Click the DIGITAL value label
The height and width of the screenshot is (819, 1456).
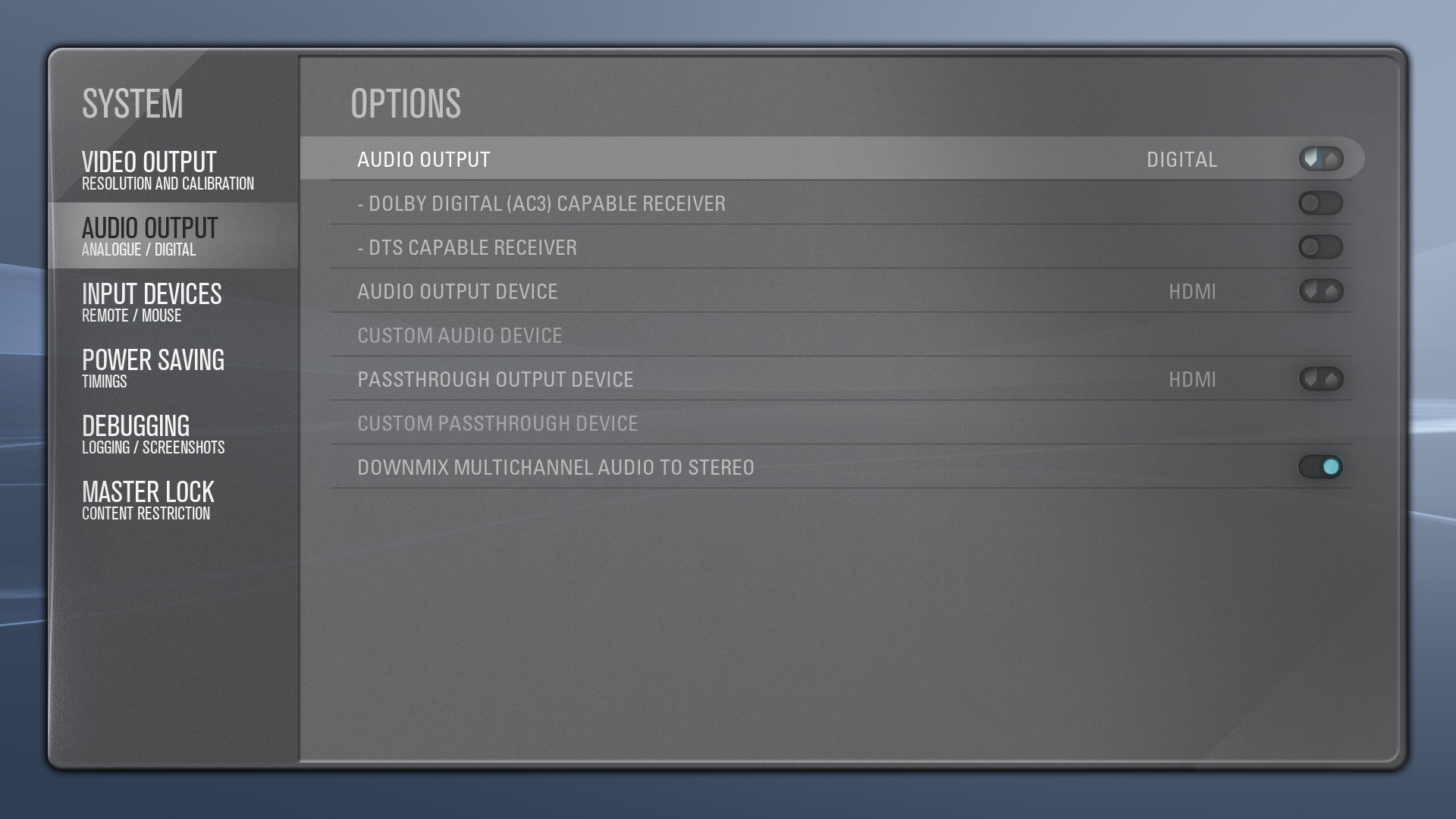pos(1180,159)
